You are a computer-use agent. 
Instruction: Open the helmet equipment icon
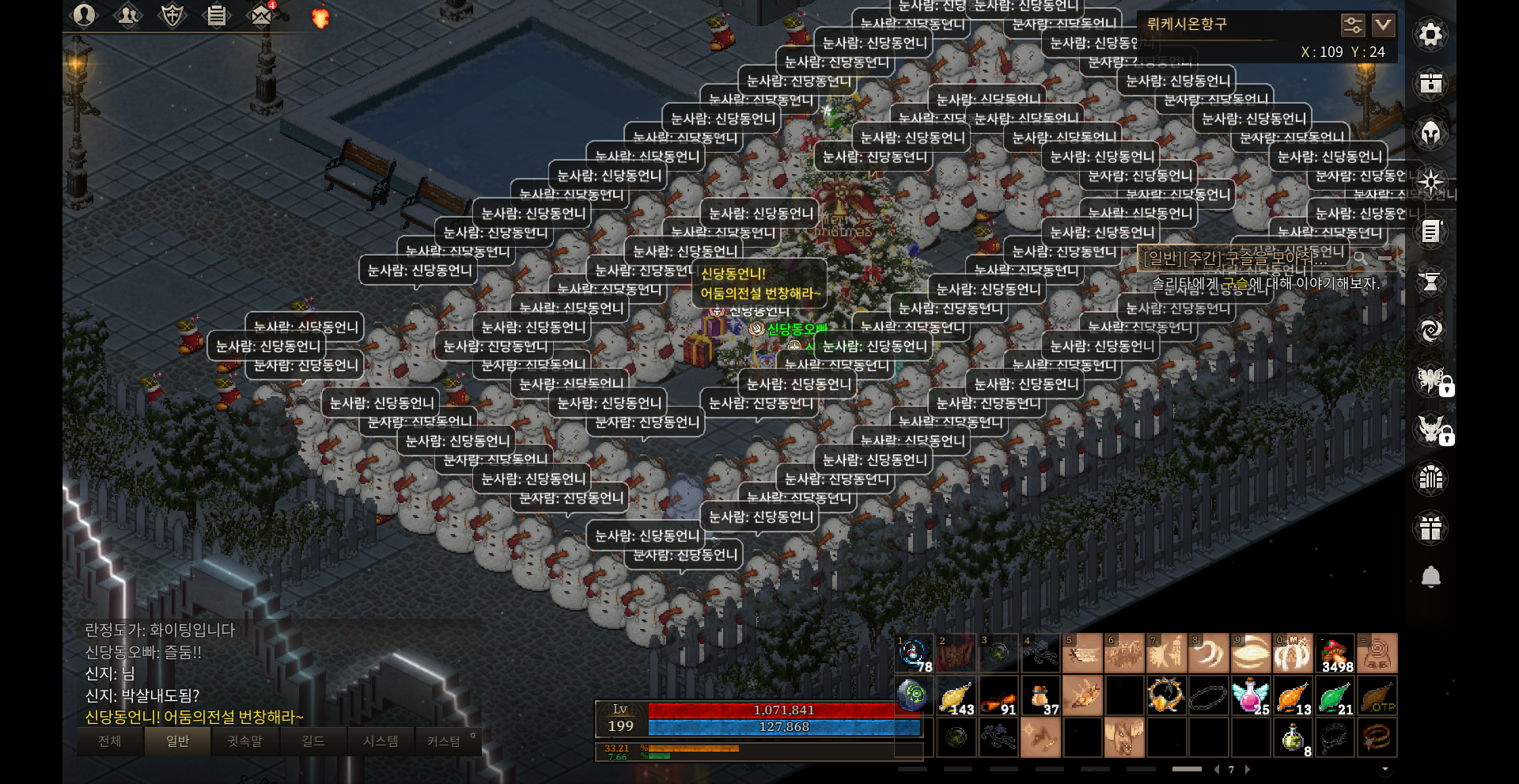click(1430, 133)
